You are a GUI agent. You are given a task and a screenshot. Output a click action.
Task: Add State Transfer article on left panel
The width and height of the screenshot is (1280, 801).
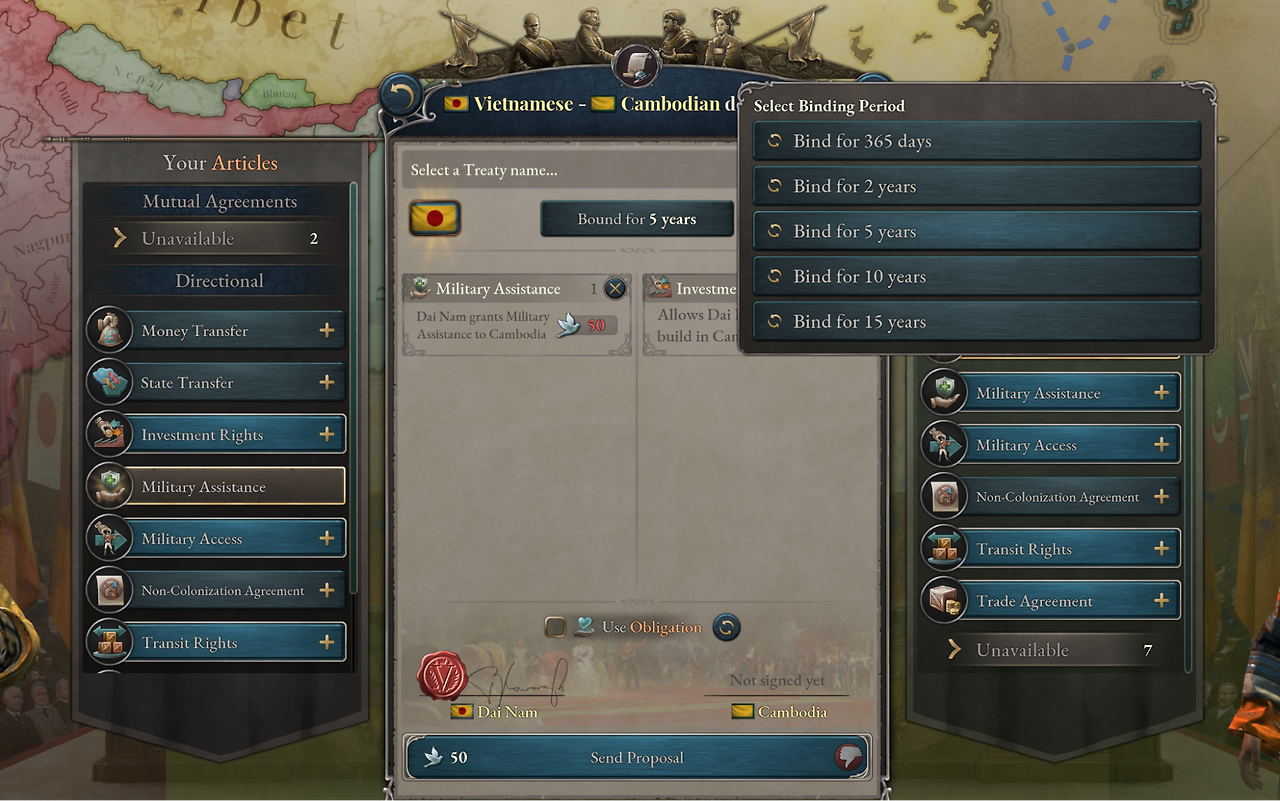coord(326,383)
